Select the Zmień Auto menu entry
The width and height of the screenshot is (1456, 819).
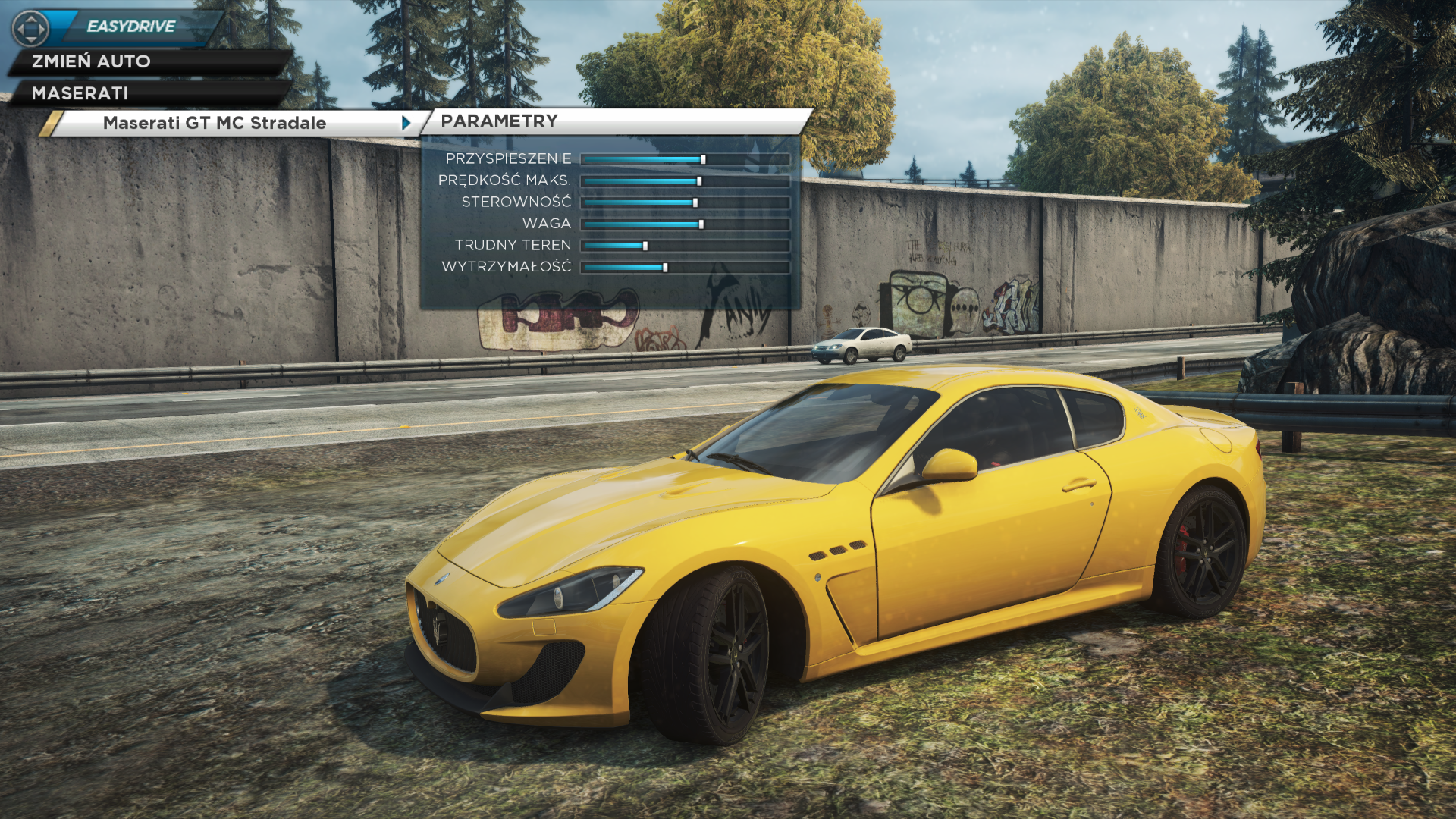(x=91, y=61)
